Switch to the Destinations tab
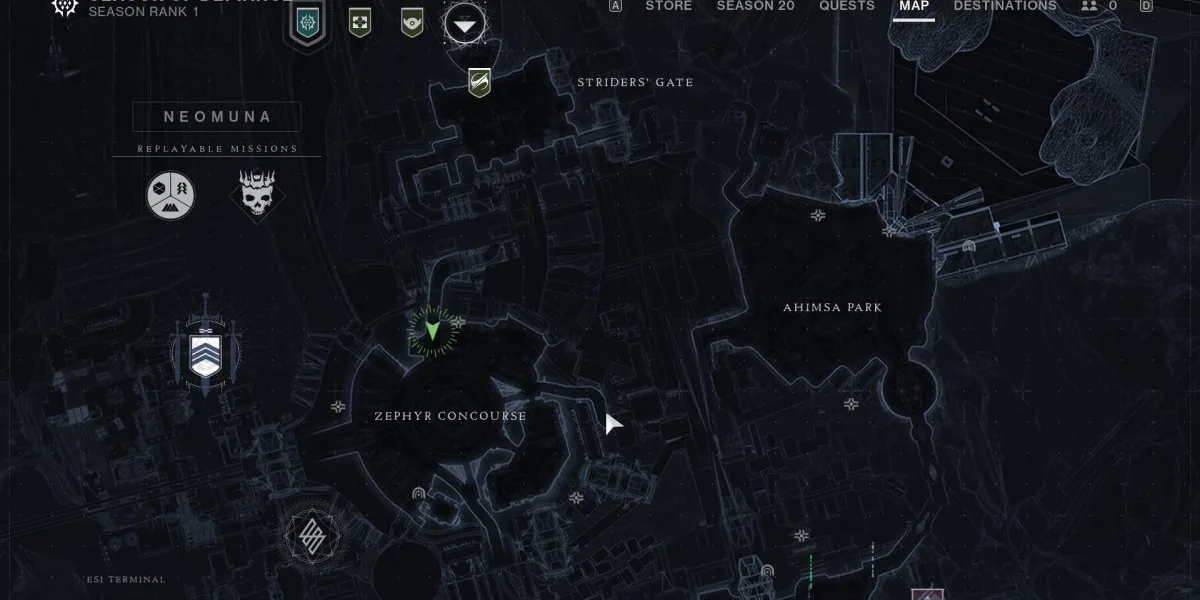This screenshot has width=1200, height=600. (1004, 6)
